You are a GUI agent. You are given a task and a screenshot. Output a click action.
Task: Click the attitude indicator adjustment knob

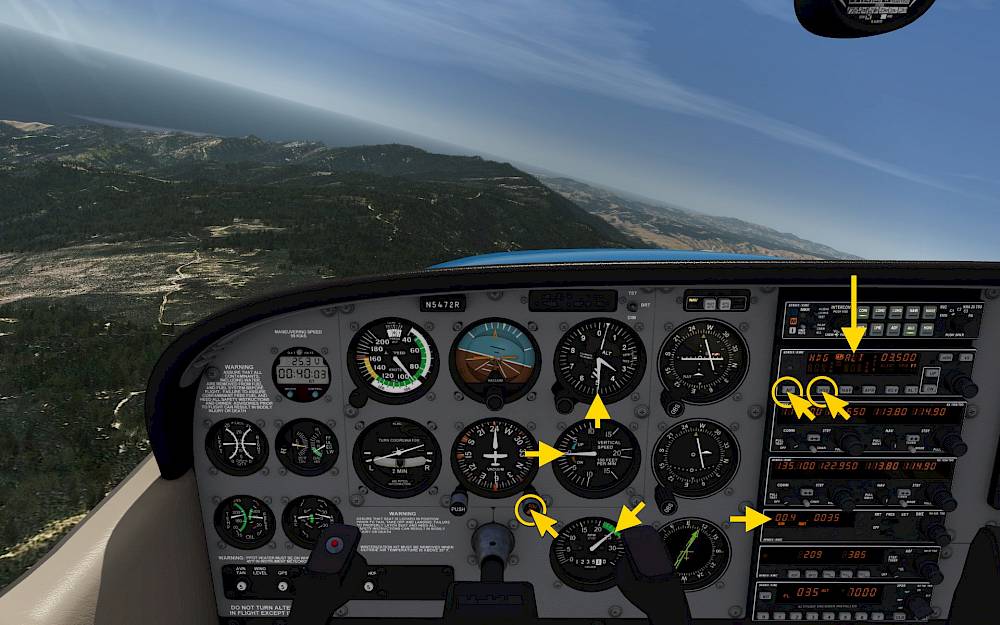495,400
